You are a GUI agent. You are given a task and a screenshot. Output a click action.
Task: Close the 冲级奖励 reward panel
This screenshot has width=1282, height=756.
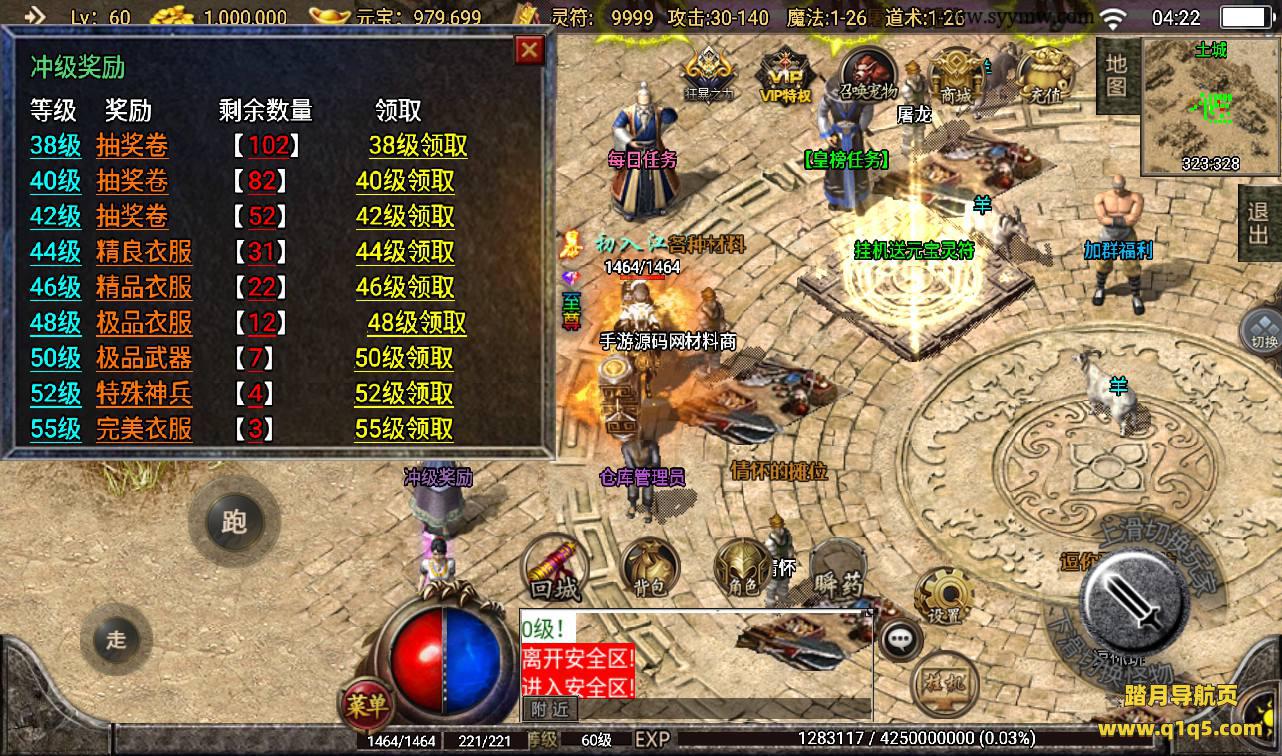[529, 50]
